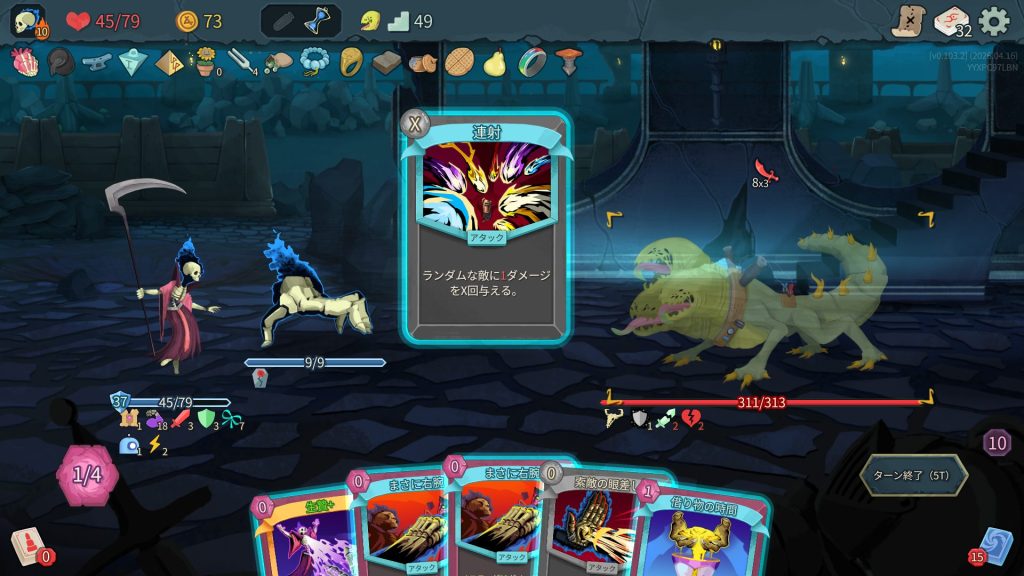Image resolution: width=1024 pixels, height=576 pixels.
Task: Examine the gold ring relic
Action: click(350, 63)
